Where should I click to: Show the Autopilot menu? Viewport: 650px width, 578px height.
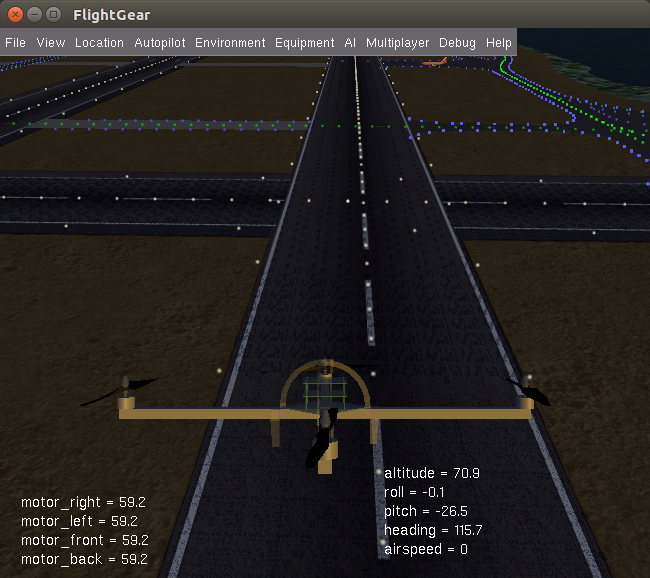(160, 43)
